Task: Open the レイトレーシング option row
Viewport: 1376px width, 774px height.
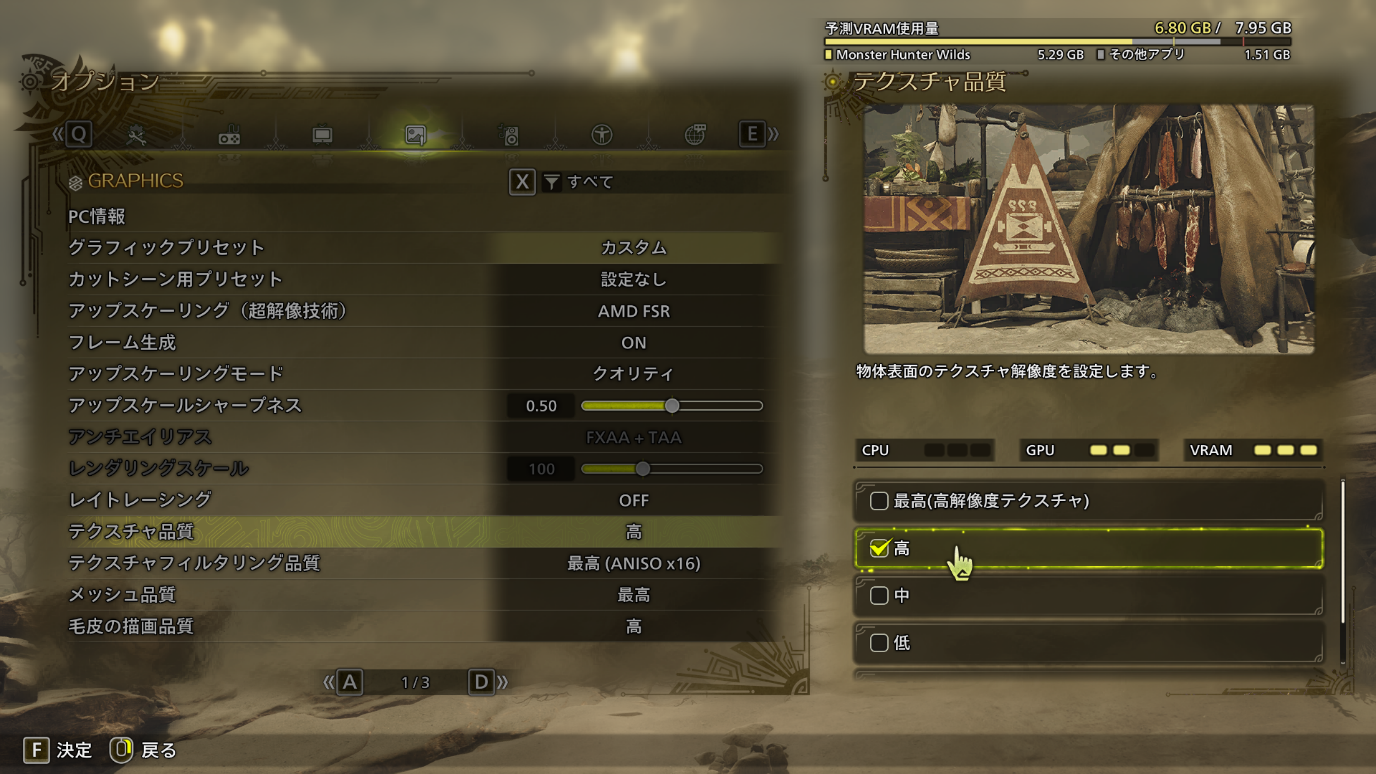Action: [x=633, y=500]
